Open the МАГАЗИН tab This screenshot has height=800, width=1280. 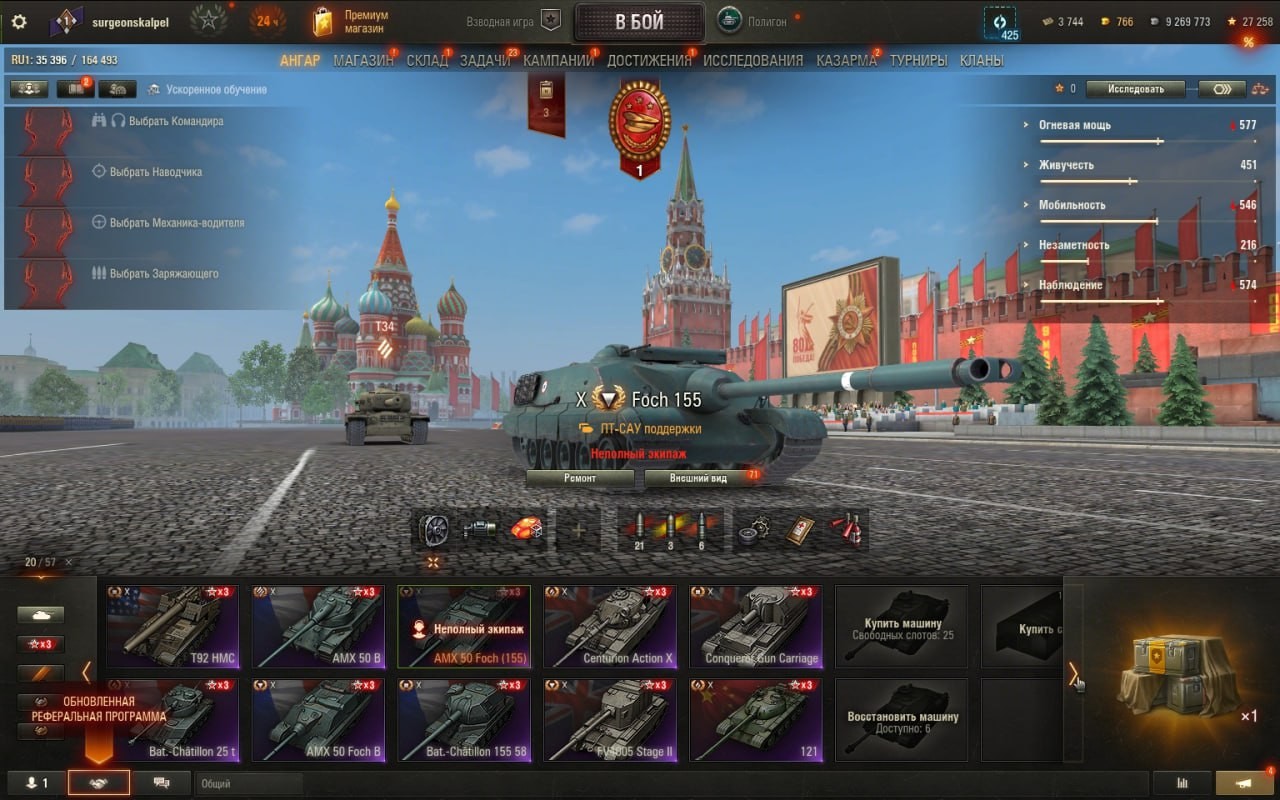pos(363,60)
